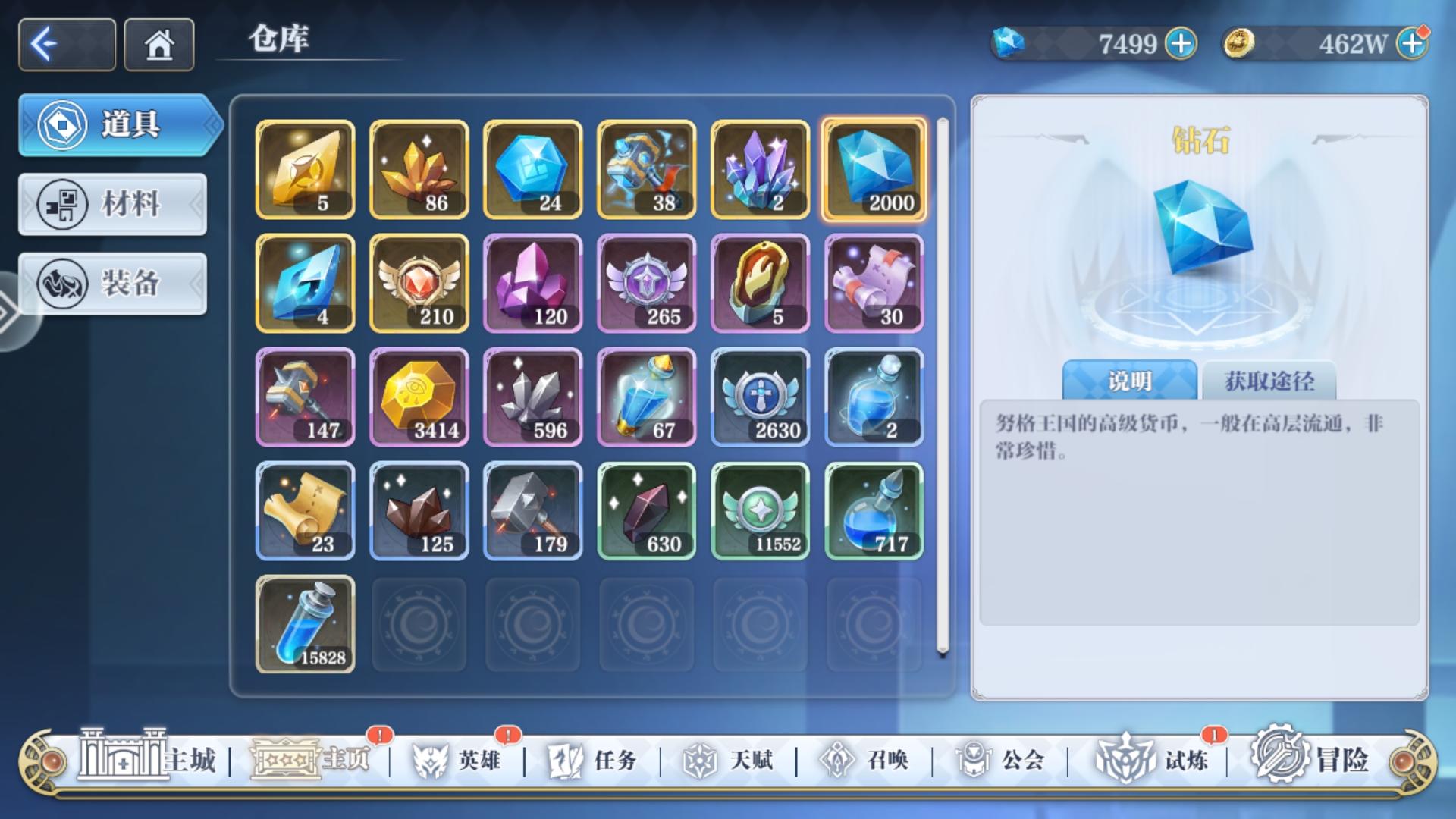This screenshot has height=819, width=1456.
Task: Open the 英雄 (Hero) menu in bottom bar
Action: coord(472,762)
